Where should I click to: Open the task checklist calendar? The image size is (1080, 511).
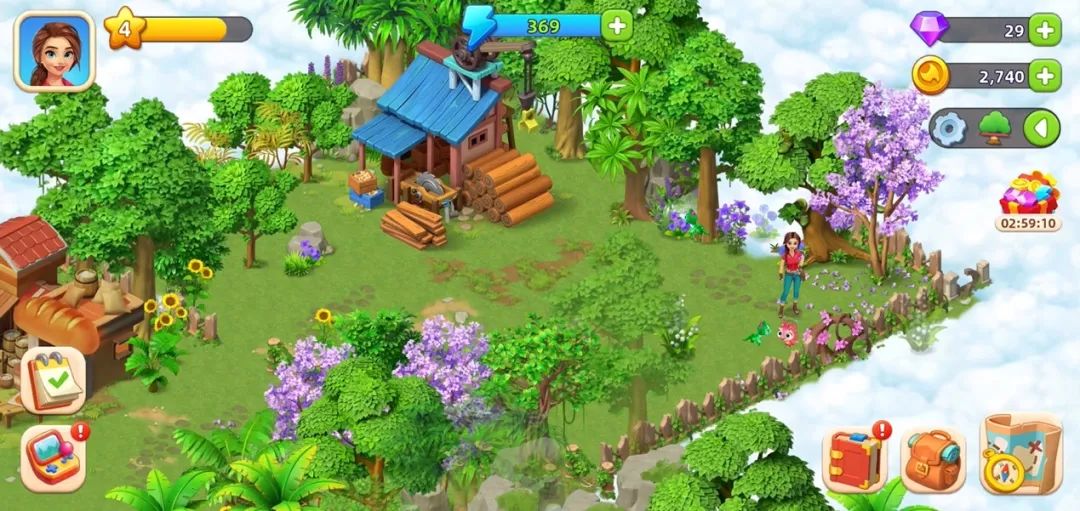(x=53, y=380)
